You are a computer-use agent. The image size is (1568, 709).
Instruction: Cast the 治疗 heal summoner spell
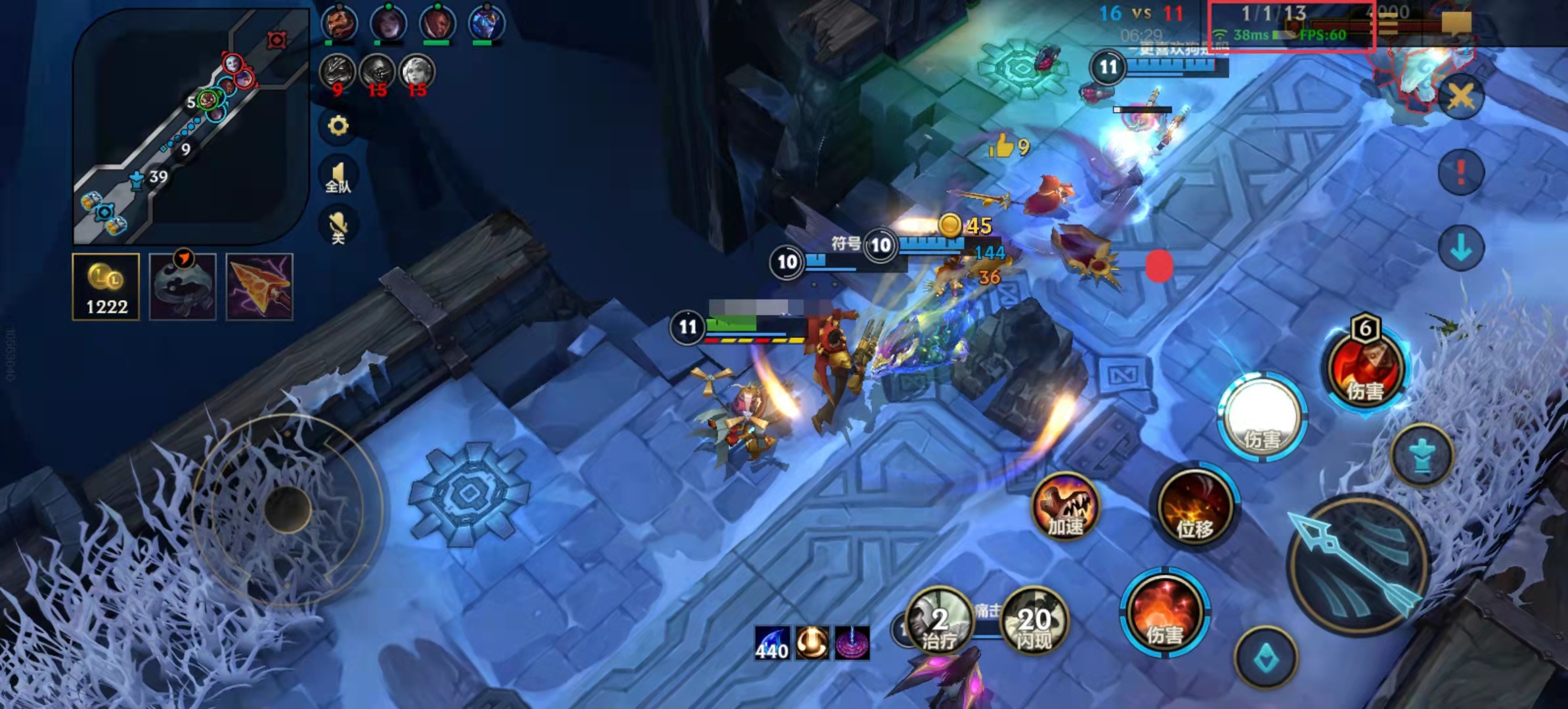939,620
